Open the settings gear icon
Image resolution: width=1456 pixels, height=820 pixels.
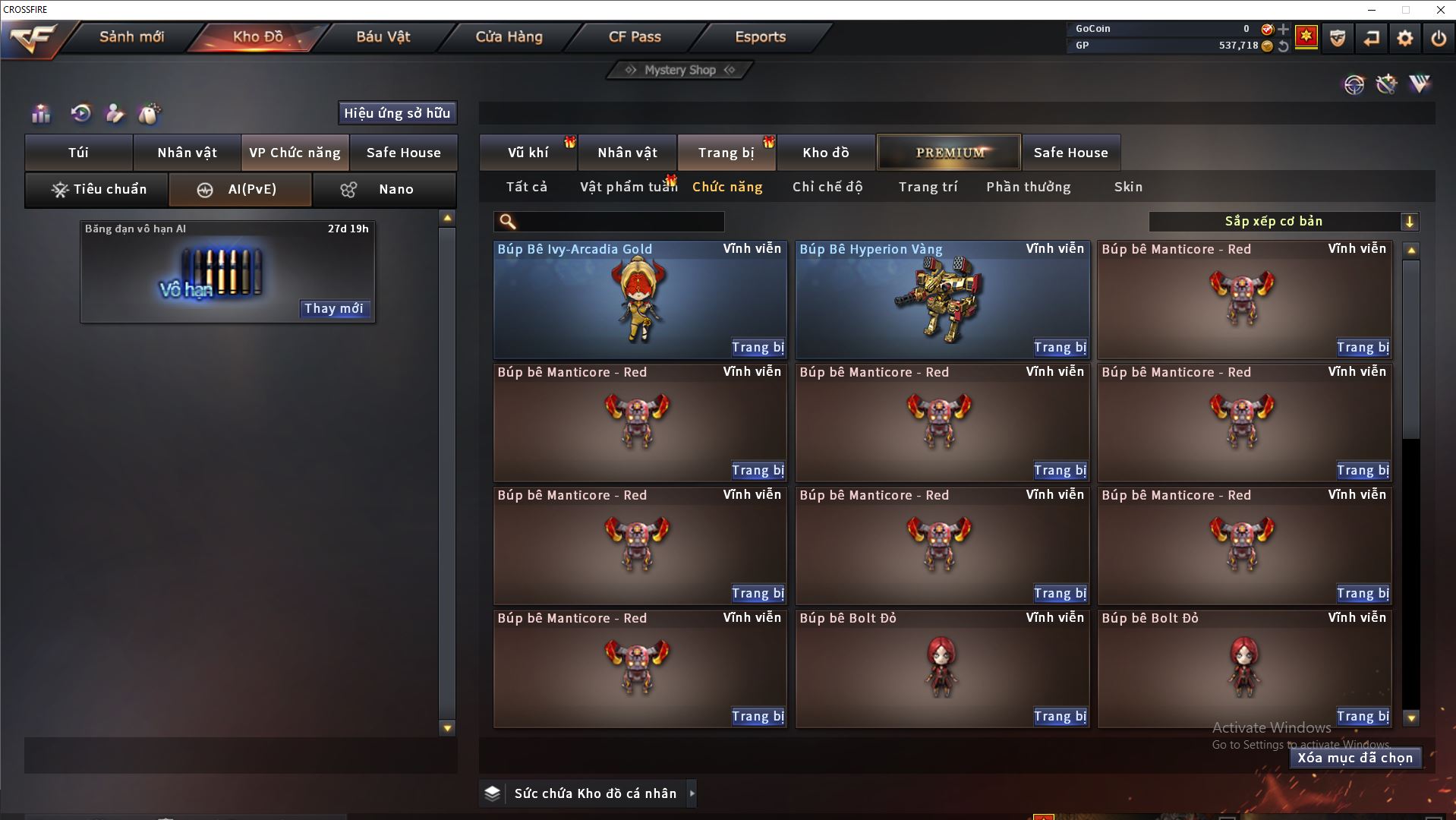coord(1404,37)
